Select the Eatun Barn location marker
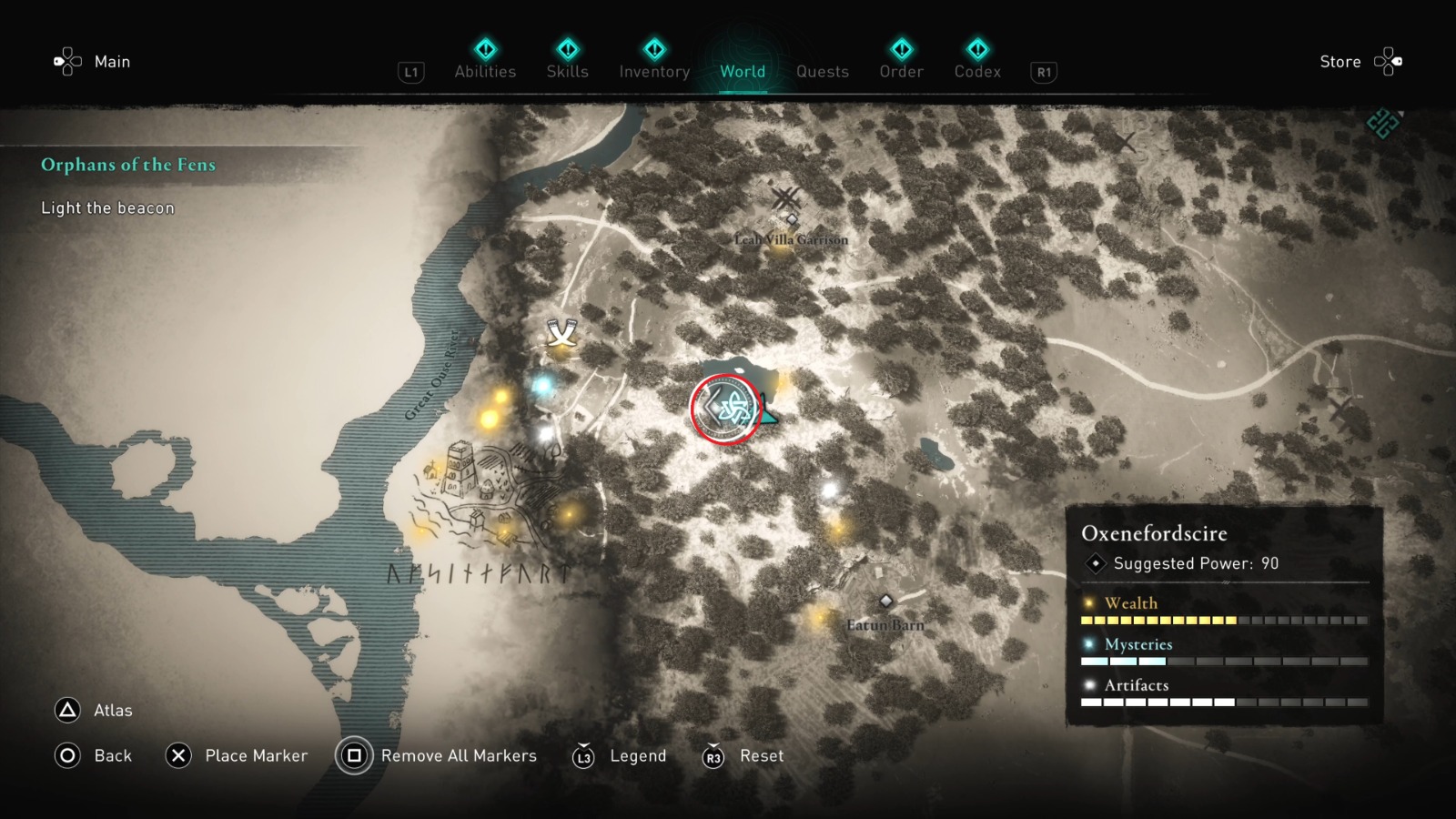Viewport: 1456px width, 819px height. coord(885,601)
